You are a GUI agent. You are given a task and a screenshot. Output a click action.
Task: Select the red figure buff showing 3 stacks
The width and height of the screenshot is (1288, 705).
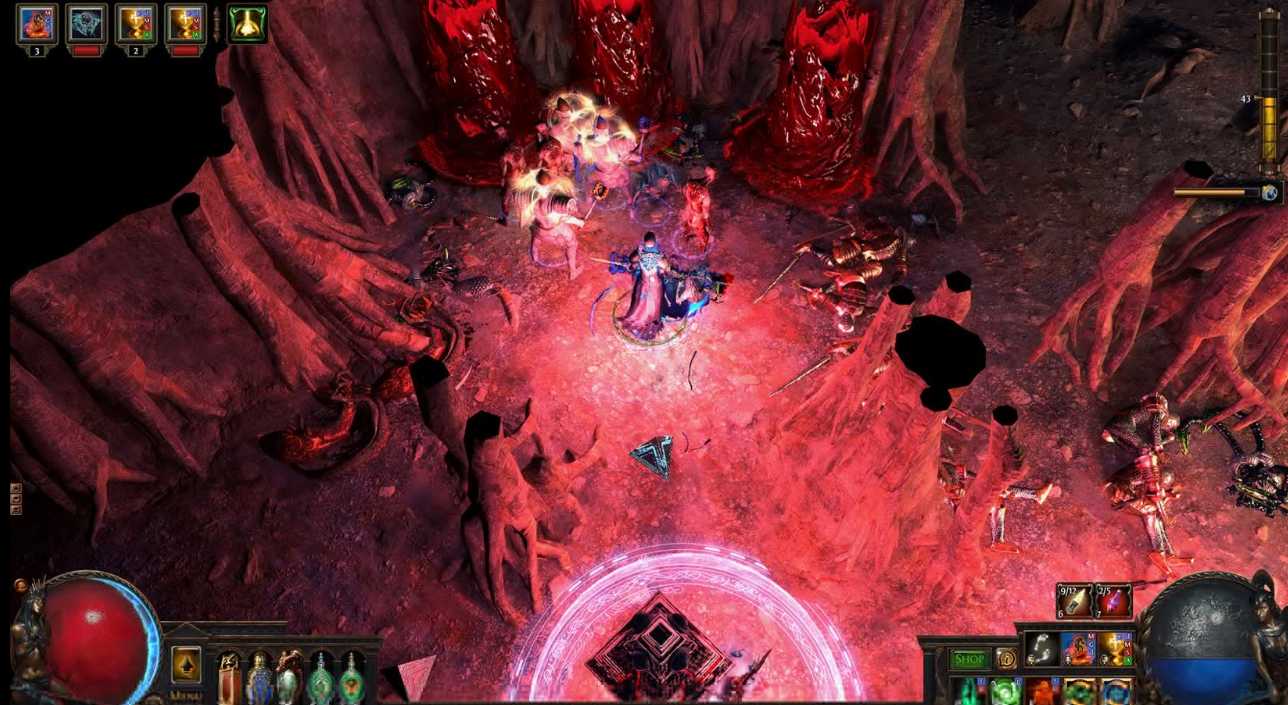click(x=37, y=24)
